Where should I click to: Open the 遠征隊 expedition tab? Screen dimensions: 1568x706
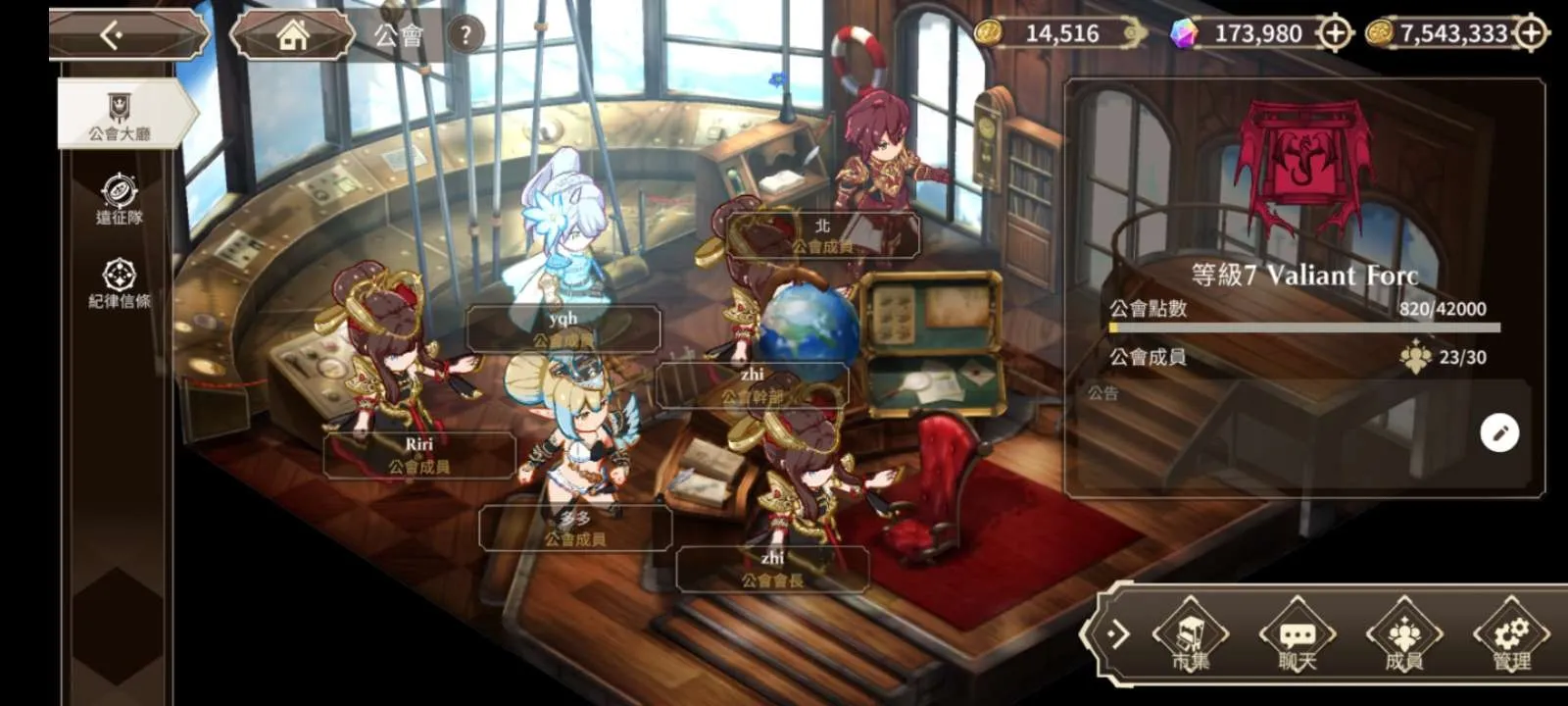pyautogui.click(x=120, y=199)
